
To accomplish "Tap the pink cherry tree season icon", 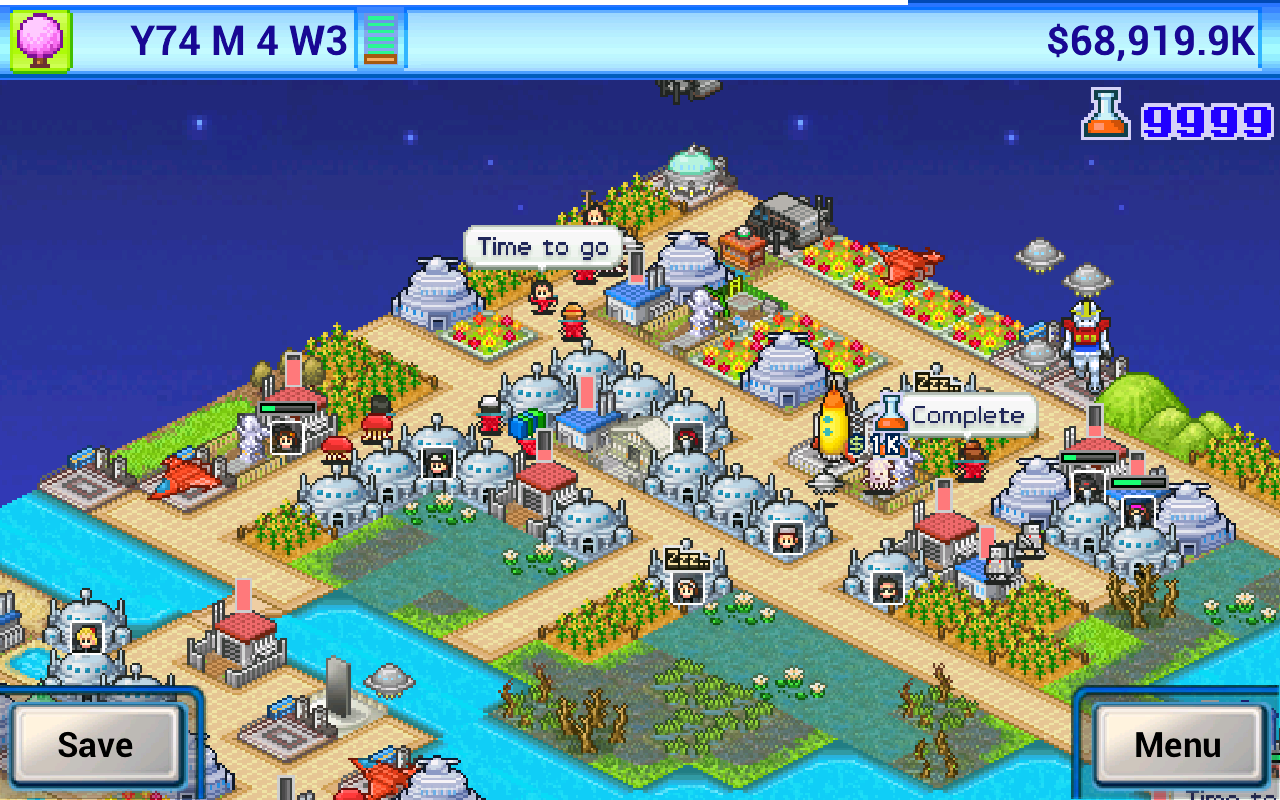I will tap(40, 41).
